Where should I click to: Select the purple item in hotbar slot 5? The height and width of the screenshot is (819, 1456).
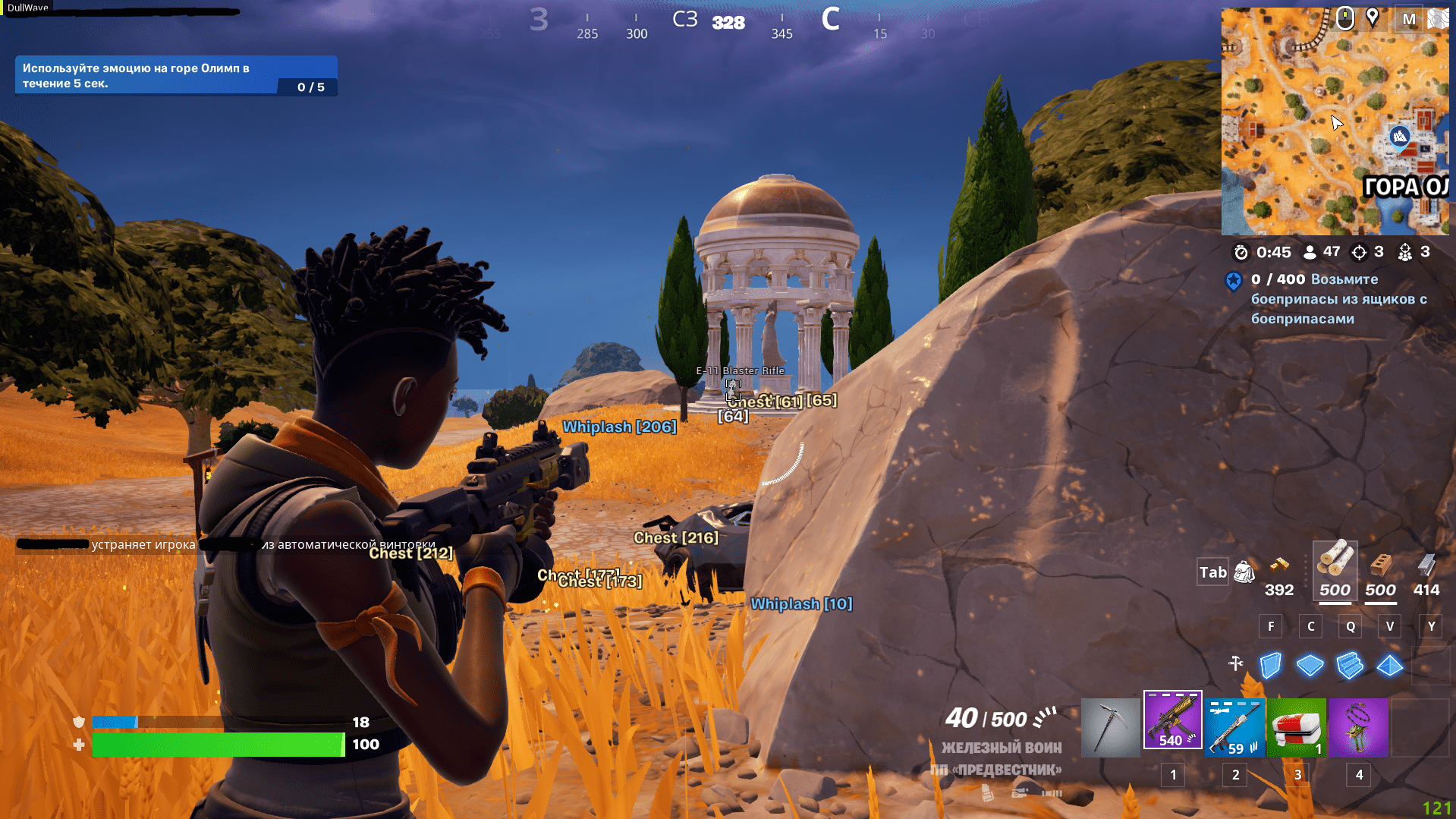[x=1359, y=727]
